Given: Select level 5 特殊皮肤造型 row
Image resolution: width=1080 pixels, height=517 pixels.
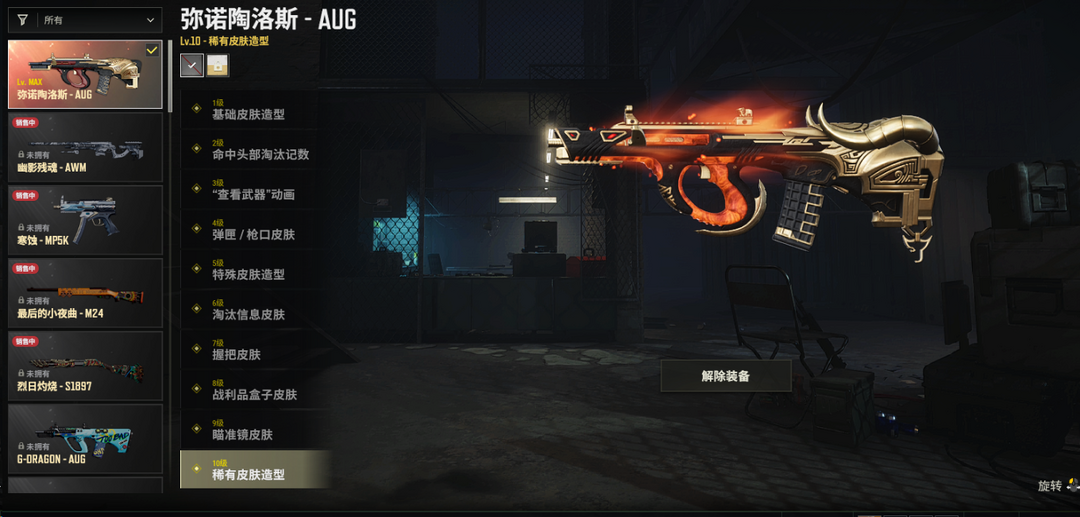Looking at the screenshot, I should [x=255, y=270].
